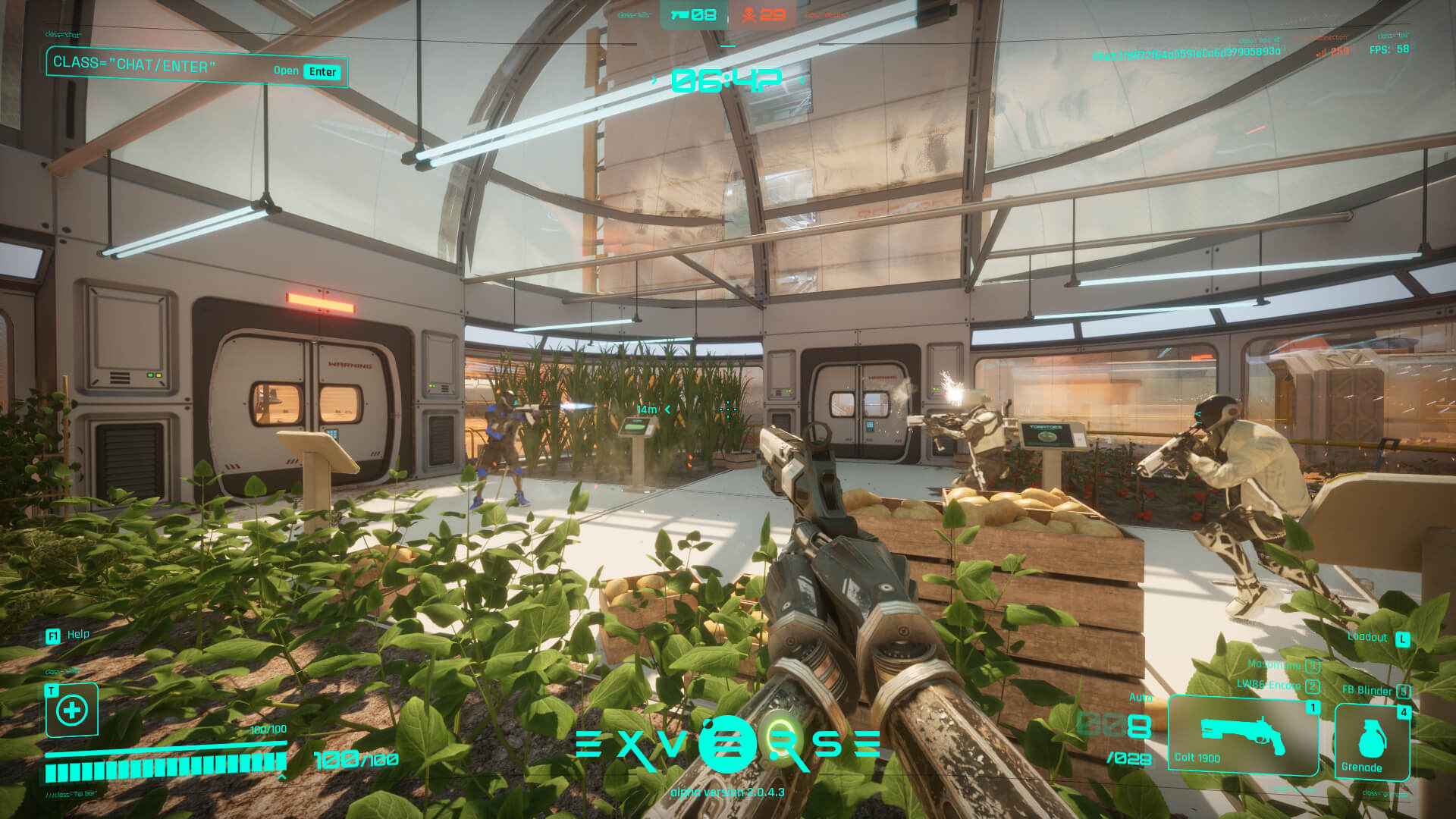Switch to the Masamune weapon
The image size is (1456, 819).
coord(1283,664)
